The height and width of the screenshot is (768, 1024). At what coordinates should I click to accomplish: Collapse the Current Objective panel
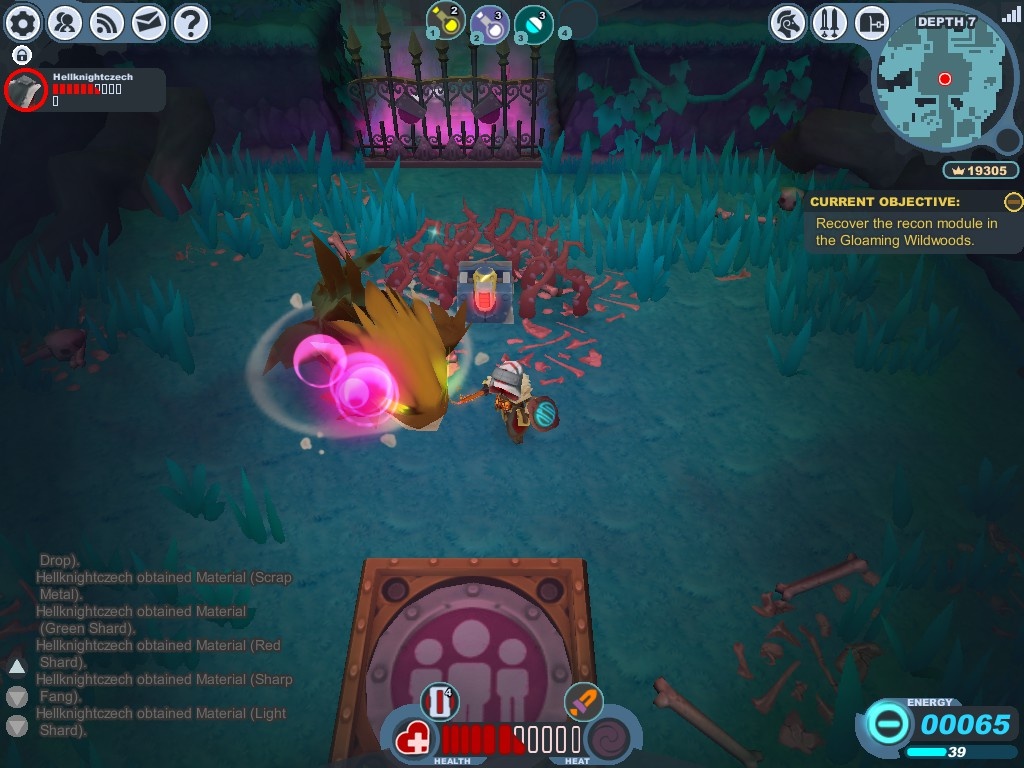1013,202
